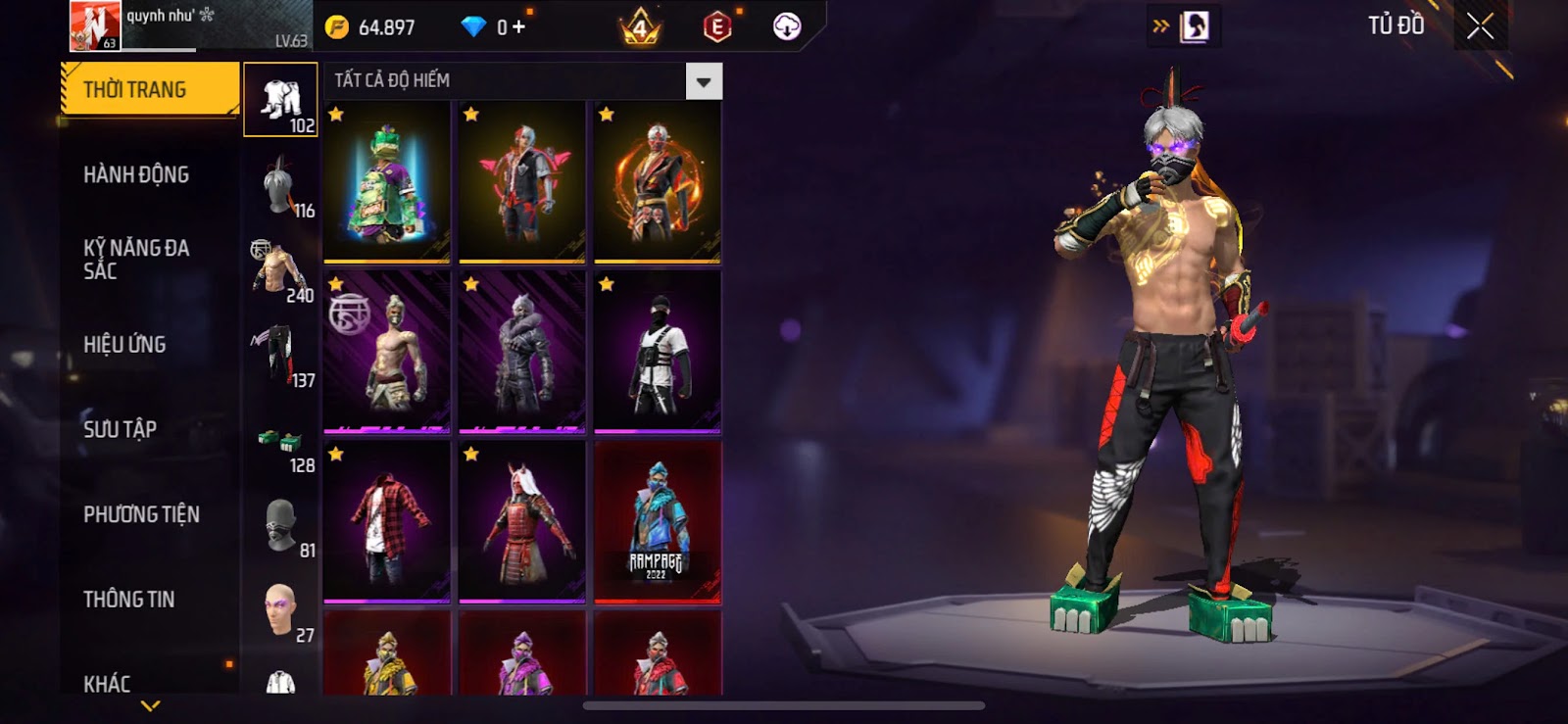Select the red samurai armor outfit
The width and height of the screenshot is (1568, 724).
[x=522, y=522]
